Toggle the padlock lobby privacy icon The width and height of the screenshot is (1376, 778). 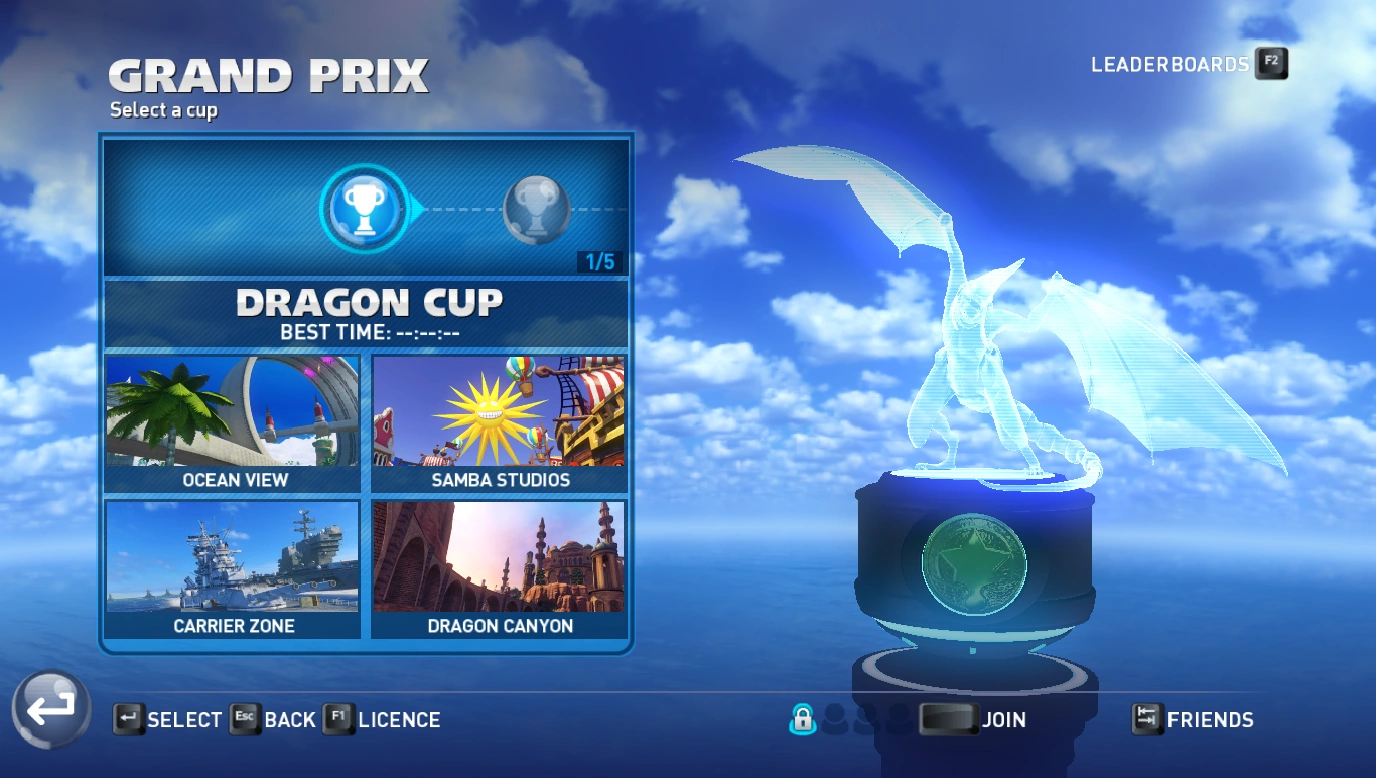(802, 718)
